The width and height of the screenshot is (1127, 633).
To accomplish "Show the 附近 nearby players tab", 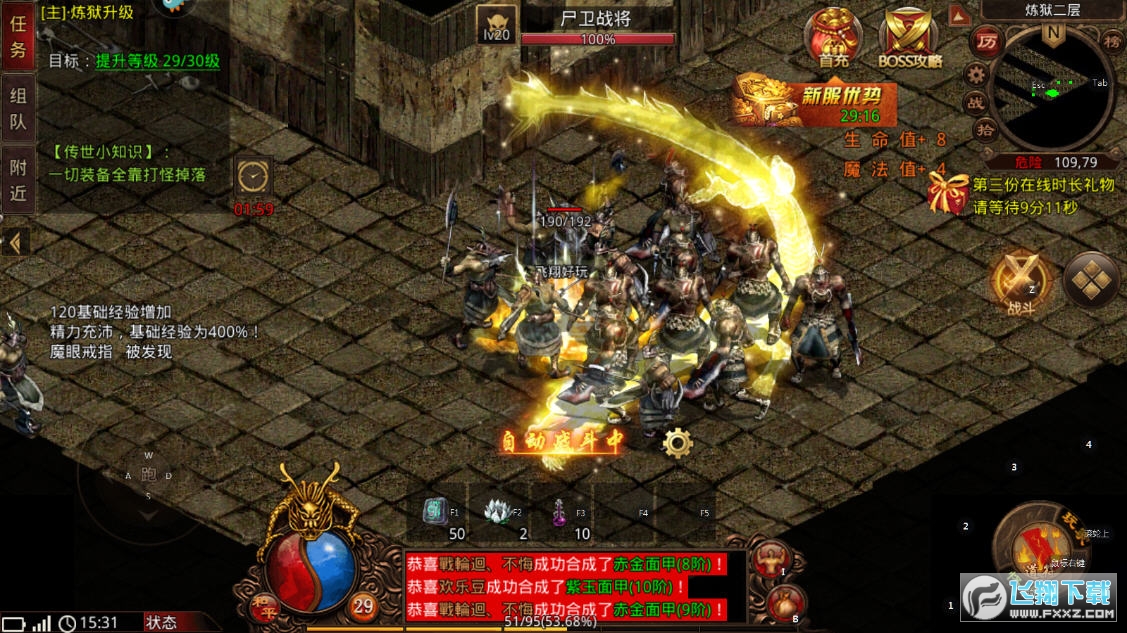I will 18,181.
